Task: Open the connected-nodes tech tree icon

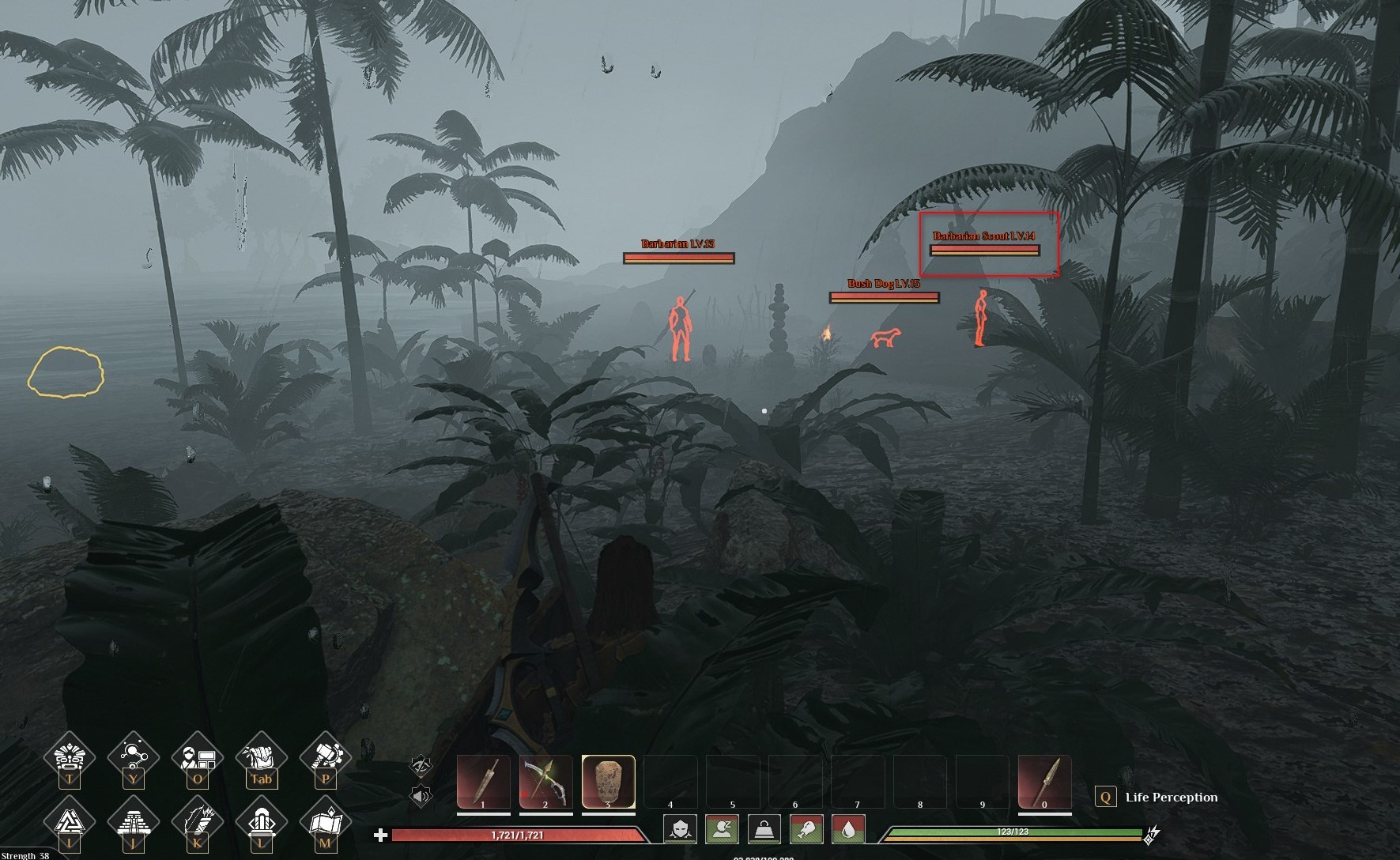Action: pos(133,757)
